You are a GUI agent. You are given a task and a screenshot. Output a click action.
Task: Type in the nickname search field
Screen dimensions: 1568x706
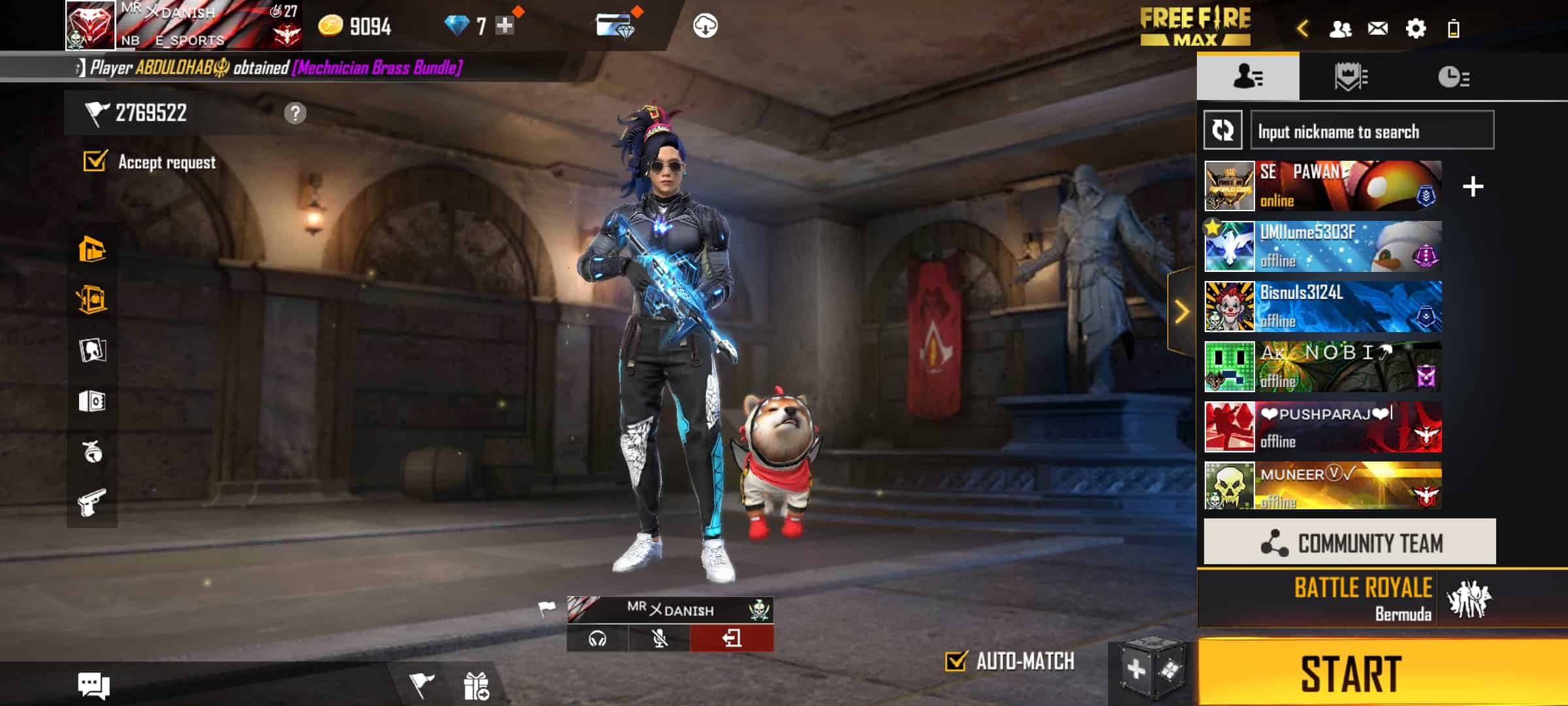click(x=1372, y=131)
